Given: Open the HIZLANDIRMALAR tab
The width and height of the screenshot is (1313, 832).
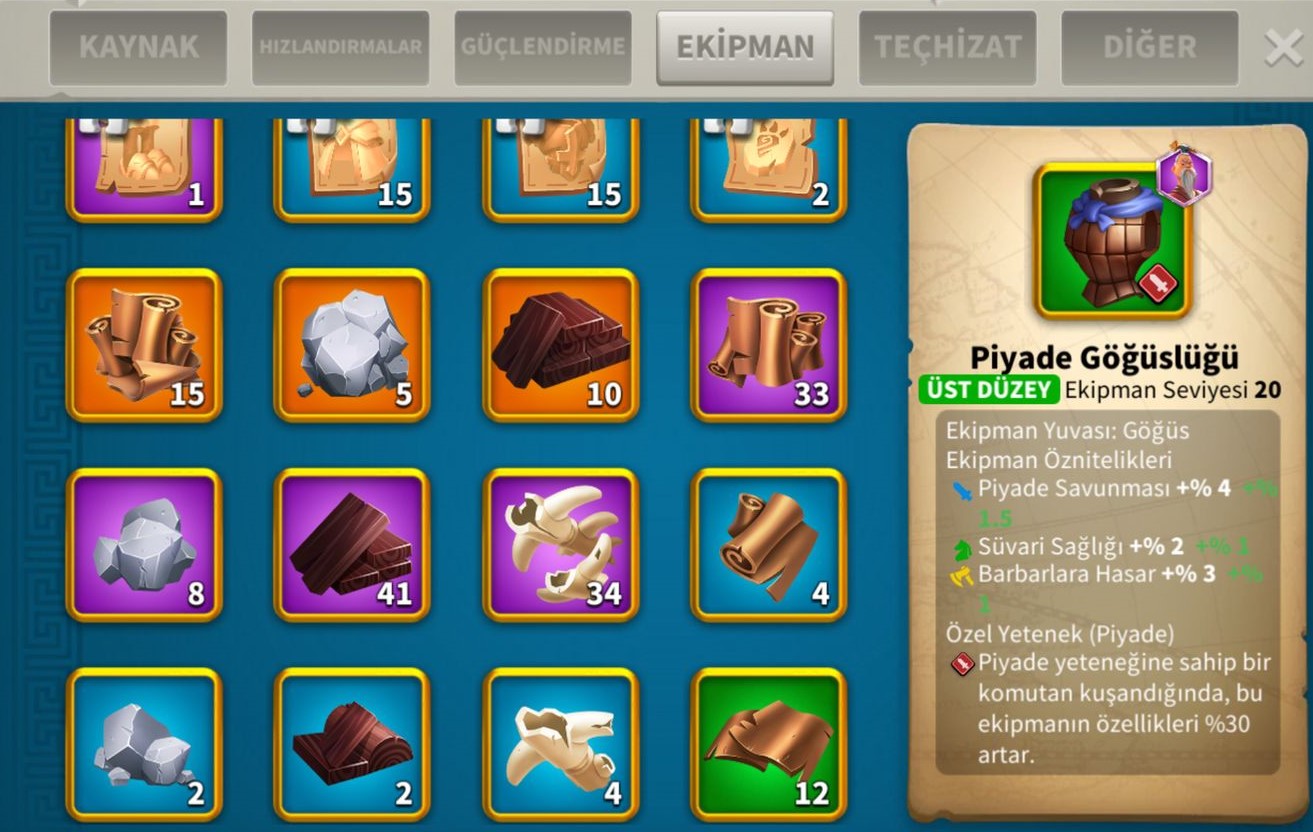Looking at the screenshot, I should tap(340, 47).
